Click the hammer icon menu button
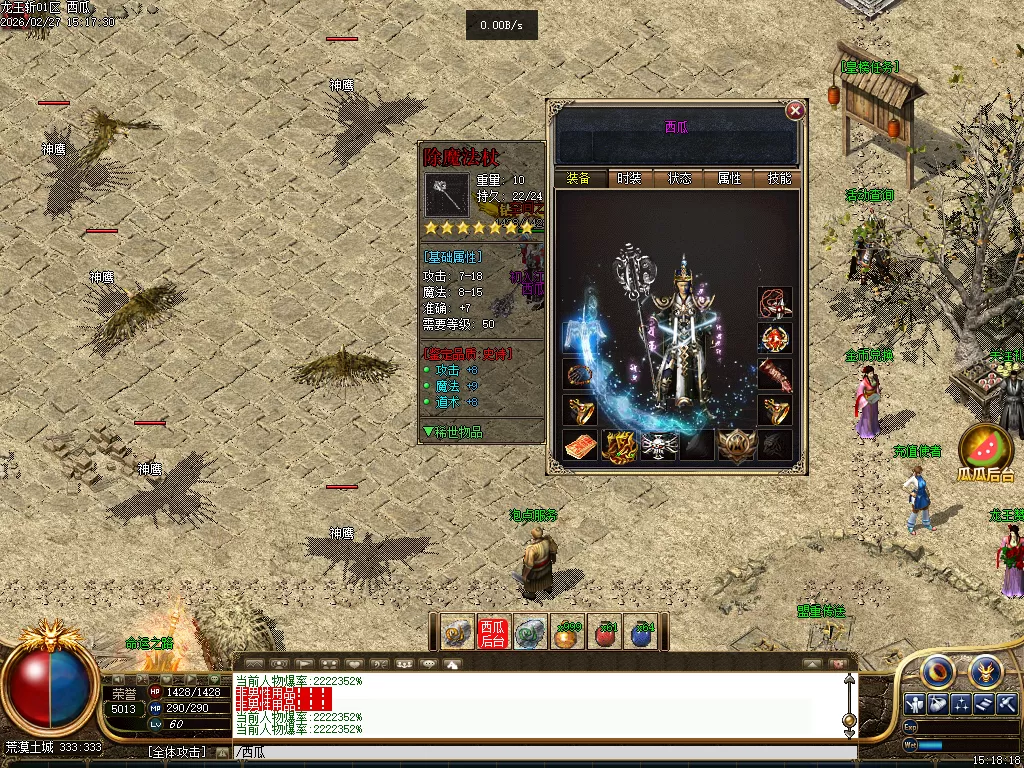Viewport: 1024px width, 768px height. pyautogui.click(x=1007, y=703)
